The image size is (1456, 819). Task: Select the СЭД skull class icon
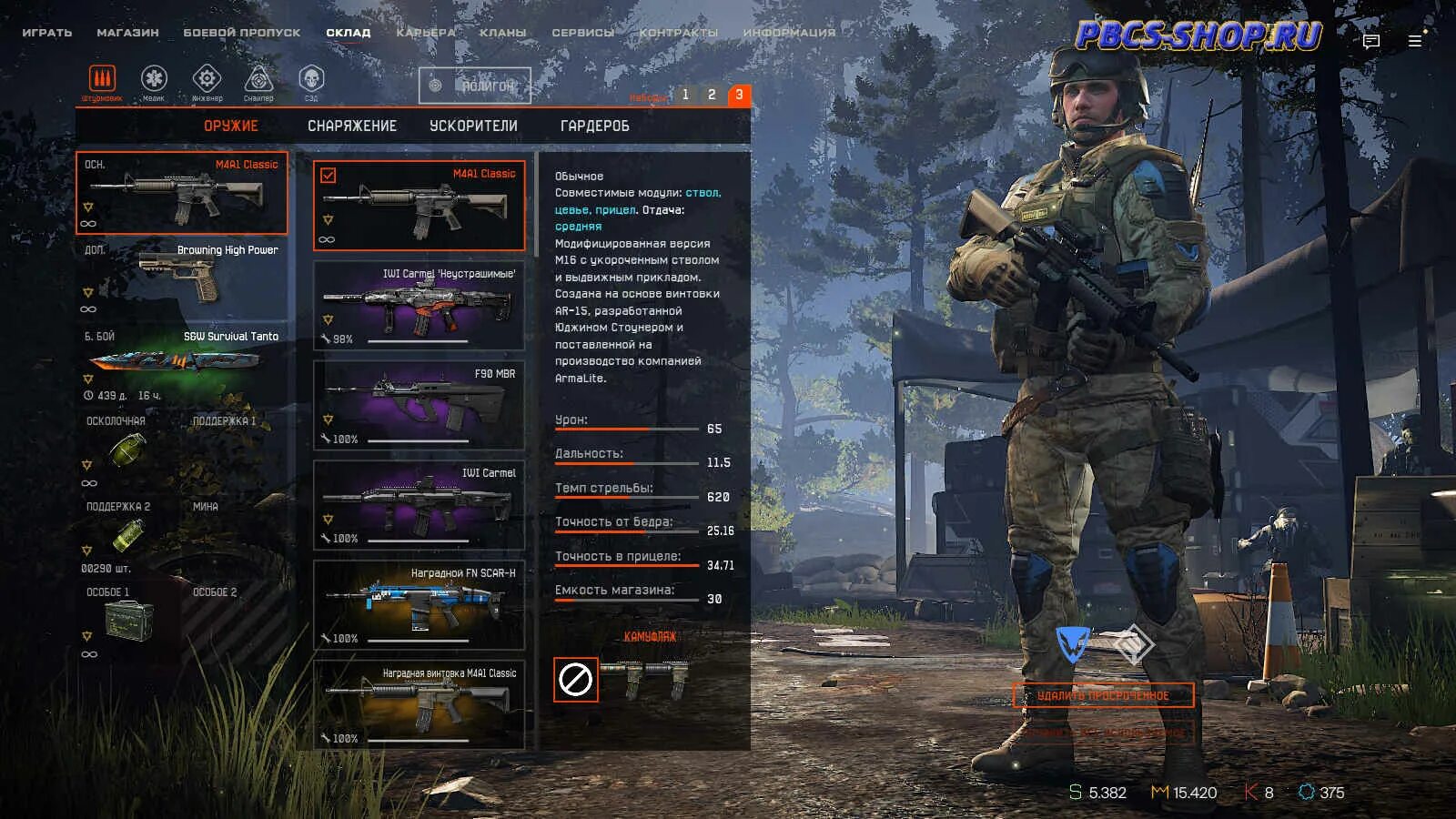coord(311,80)
